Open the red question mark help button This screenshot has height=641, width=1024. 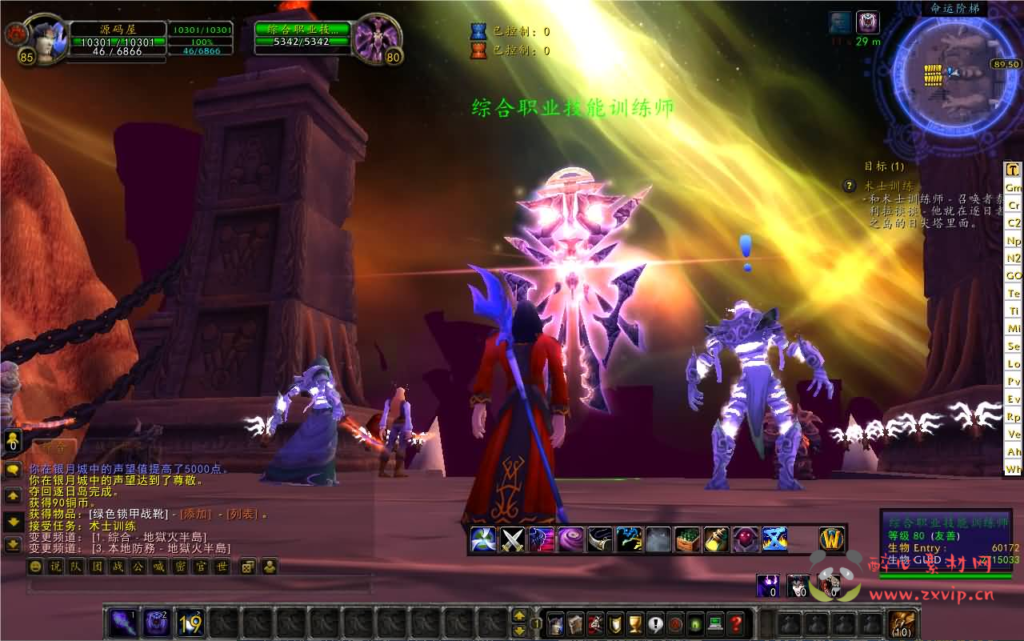click(736, 623)
